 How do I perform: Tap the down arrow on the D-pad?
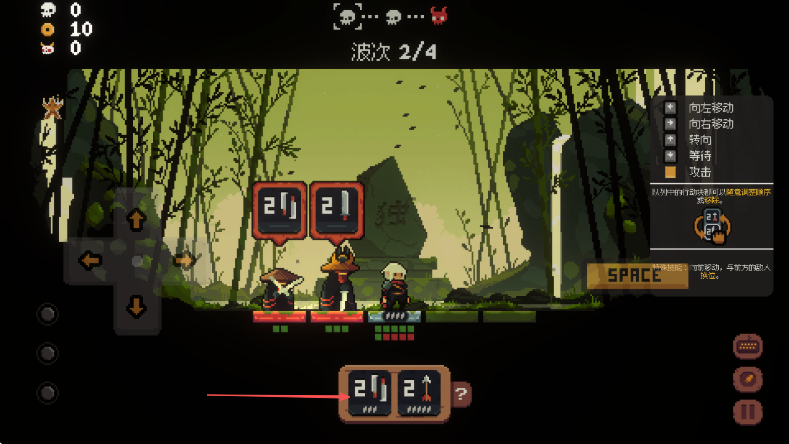pyautogui.click(x=137, y=305)
